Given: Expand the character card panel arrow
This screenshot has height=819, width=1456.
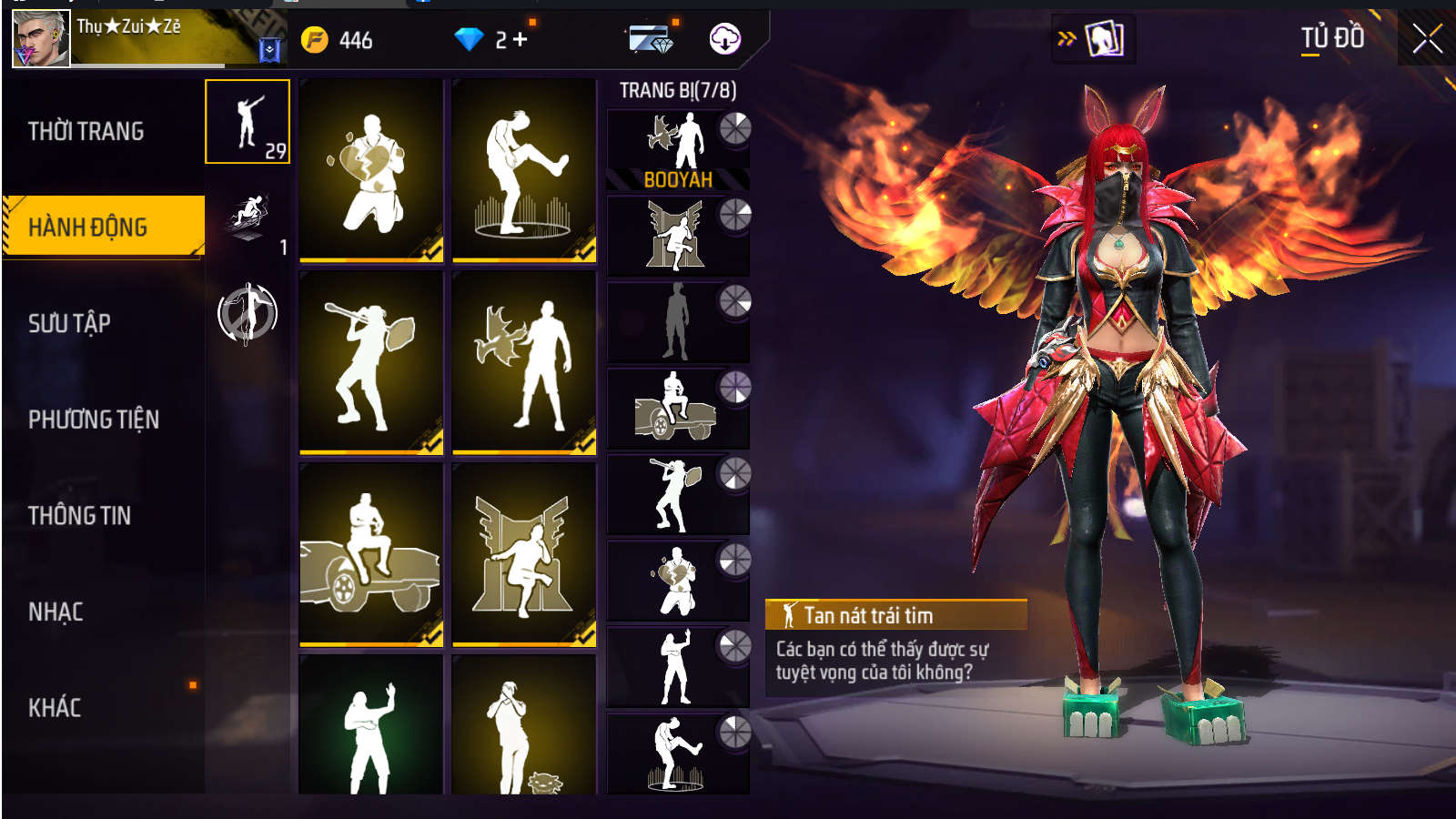Looking at the screenshot, I should (1067, 39).
